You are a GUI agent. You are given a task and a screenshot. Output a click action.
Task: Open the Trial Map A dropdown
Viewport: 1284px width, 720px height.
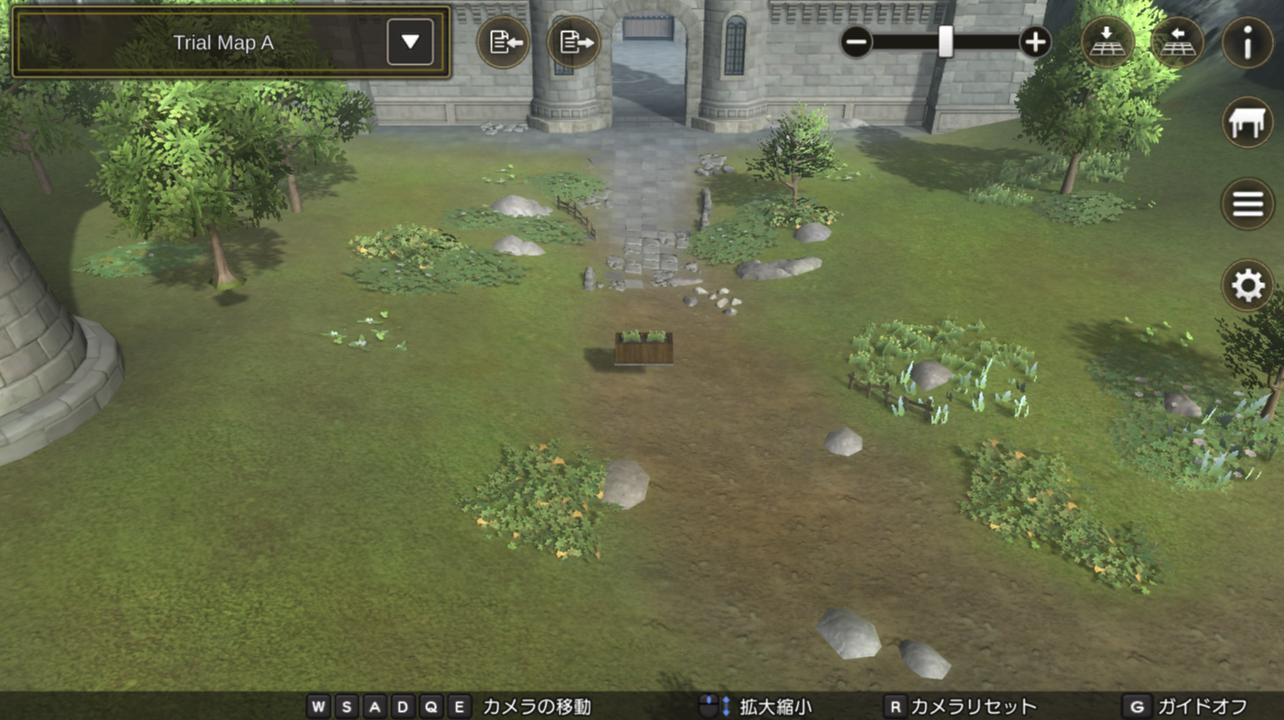[x=410, y=42]
